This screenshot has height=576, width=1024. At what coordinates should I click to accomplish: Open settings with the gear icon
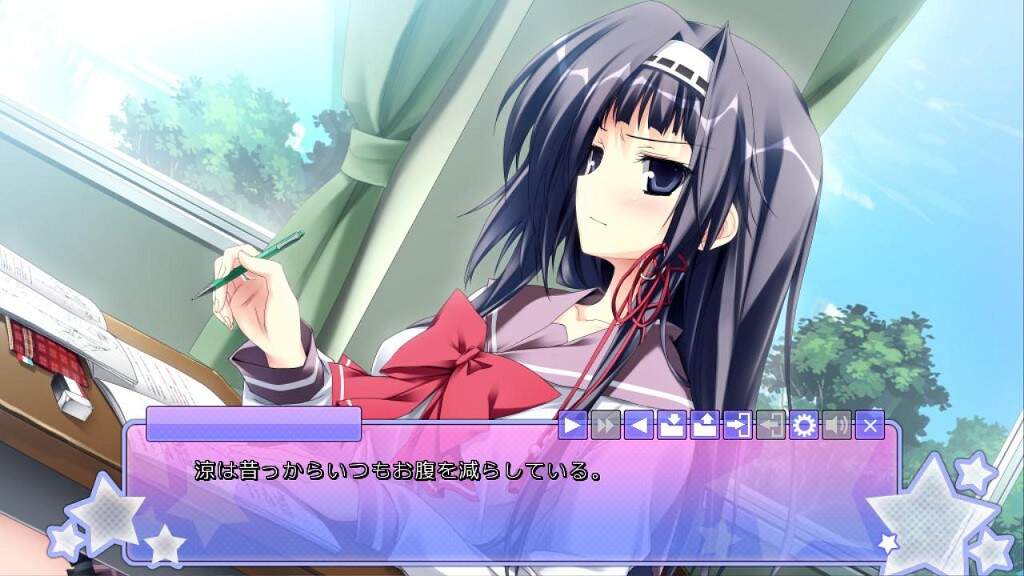(803, 425)
